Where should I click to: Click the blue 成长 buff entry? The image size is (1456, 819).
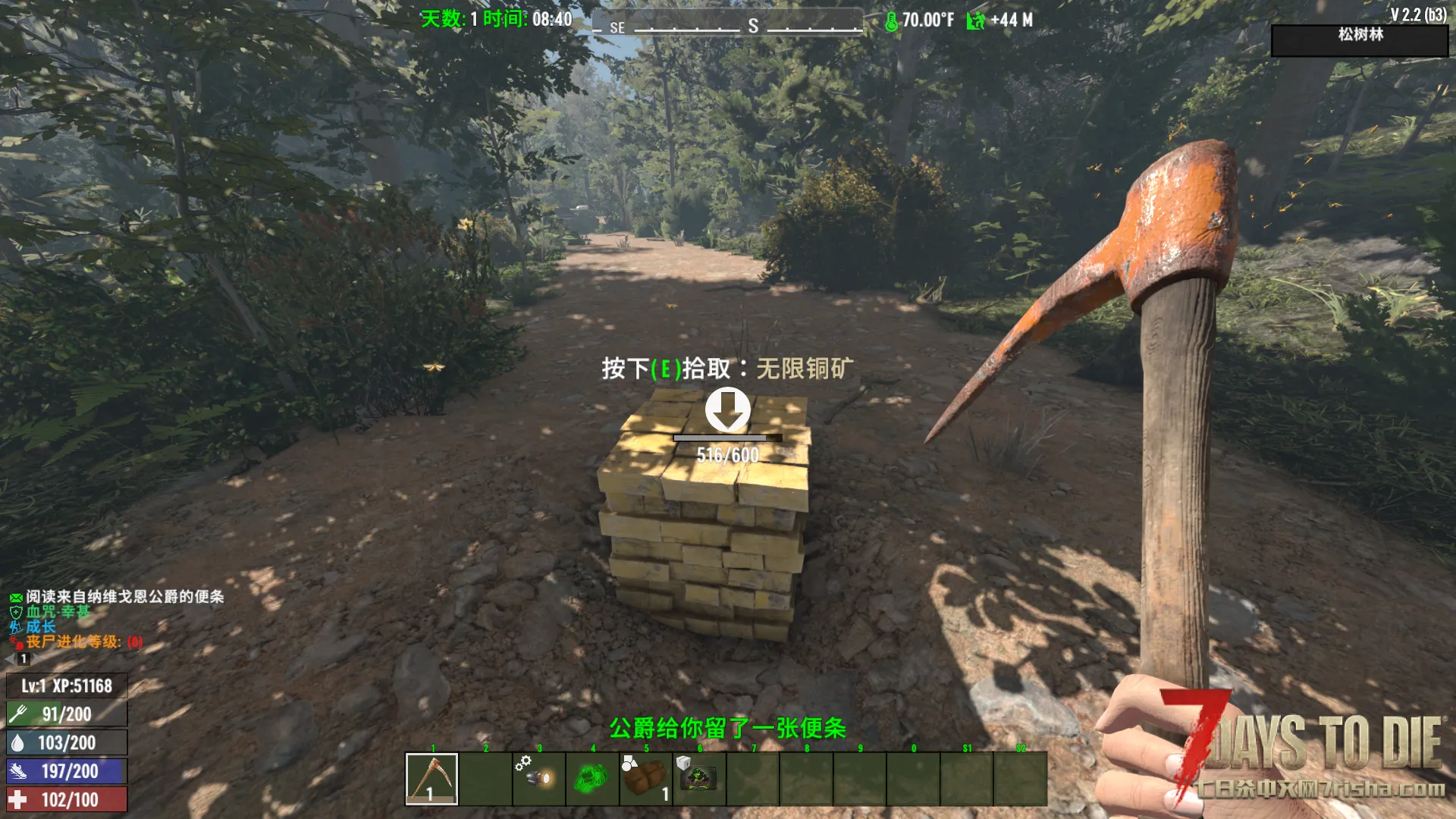tap(40, 627)
